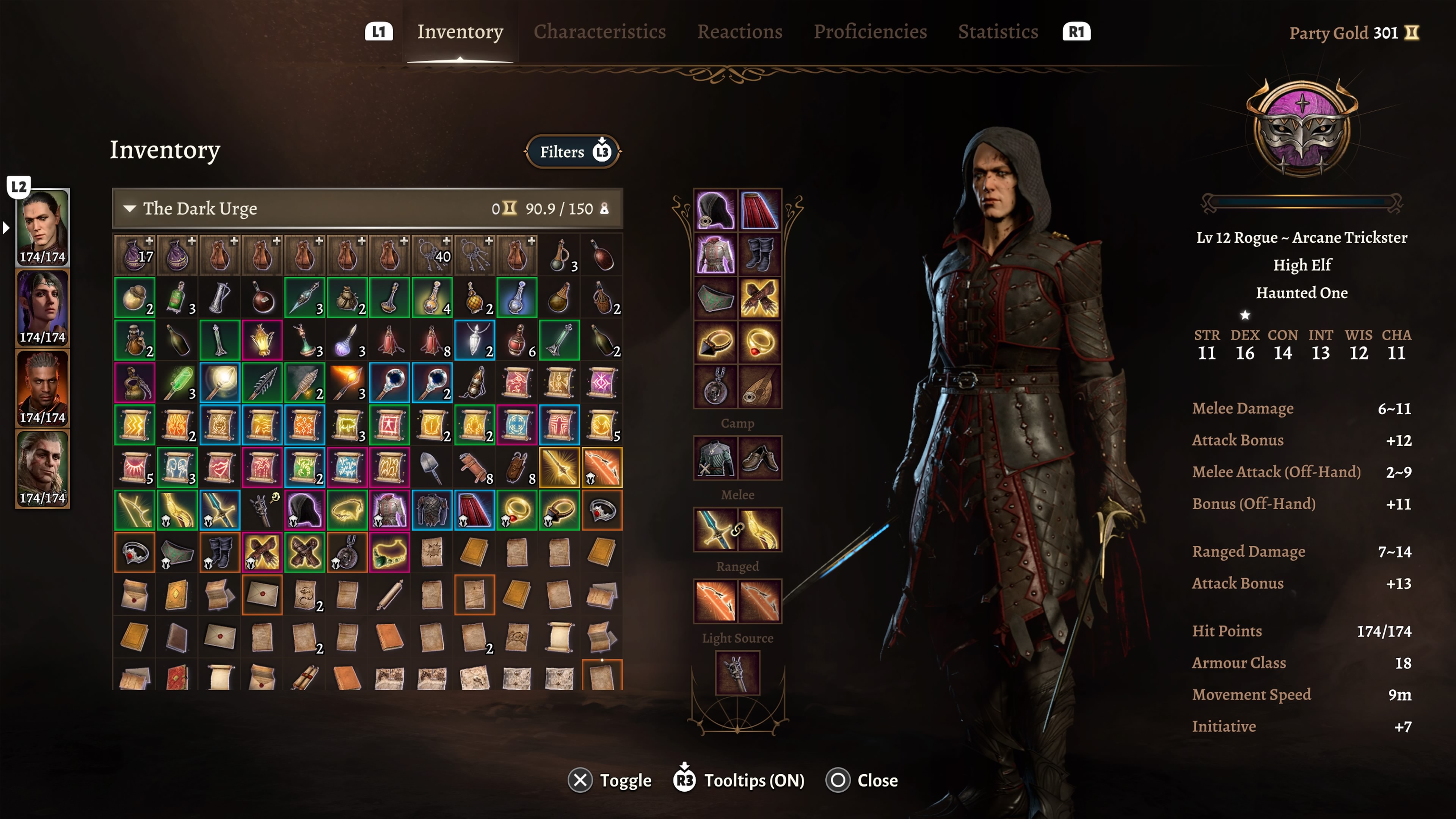1456x819 pixels.
Task: Select the camp shoes slot
Action: 759,458
